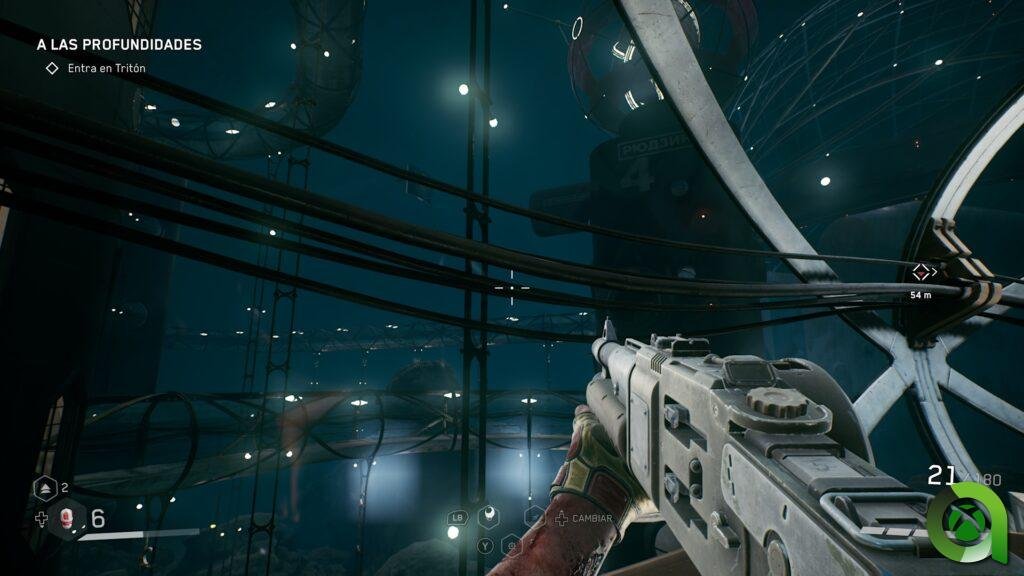Select the hexagon ability slot with the white glove icon
The width and height of the screenshot is (1024, 576).
490,517
